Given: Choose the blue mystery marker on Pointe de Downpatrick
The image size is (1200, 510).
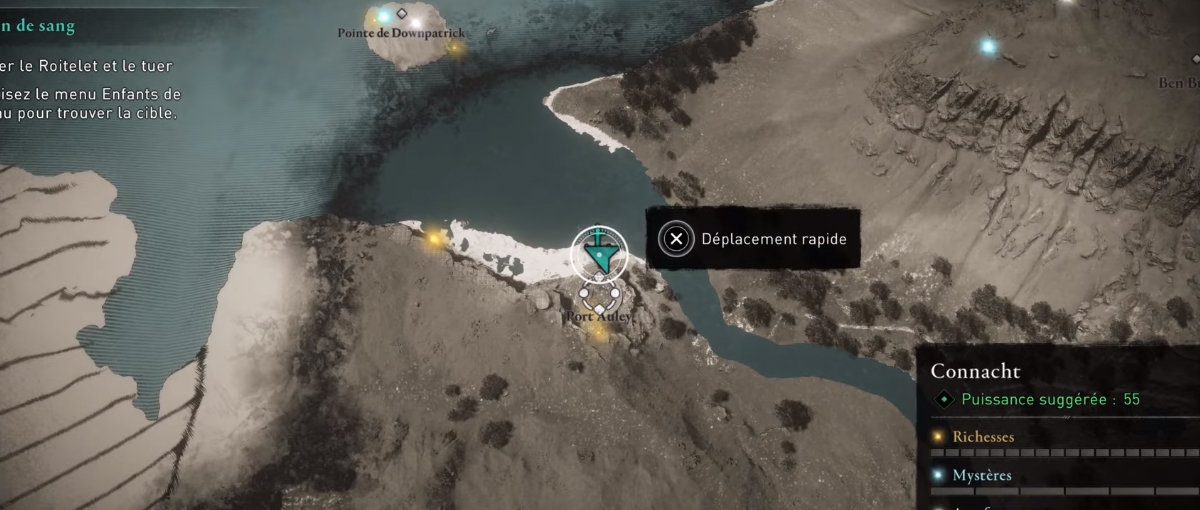Looking at the screenshot, I should (382, 17).
